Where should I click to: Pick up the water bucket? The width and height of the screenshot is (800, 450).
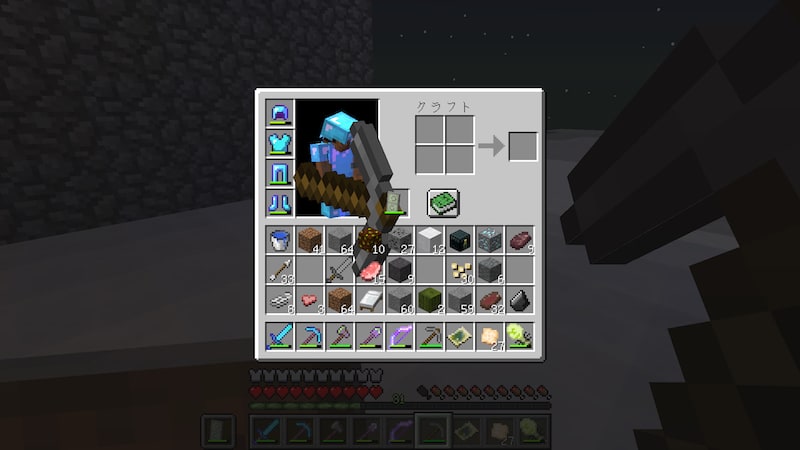click(279, 240)
